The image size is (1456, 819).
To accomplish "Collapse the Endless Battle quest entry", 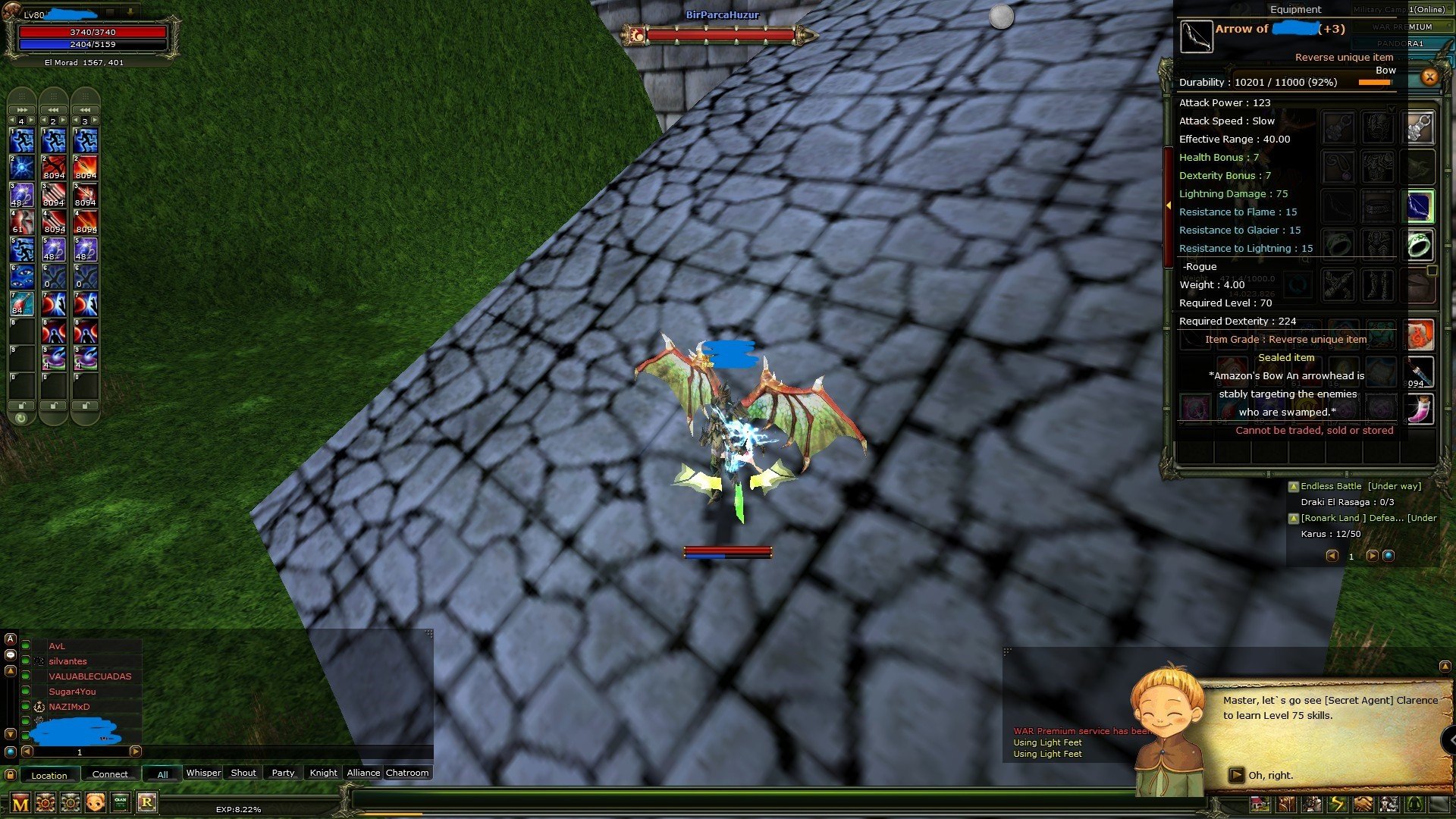I will point(1294,486).
